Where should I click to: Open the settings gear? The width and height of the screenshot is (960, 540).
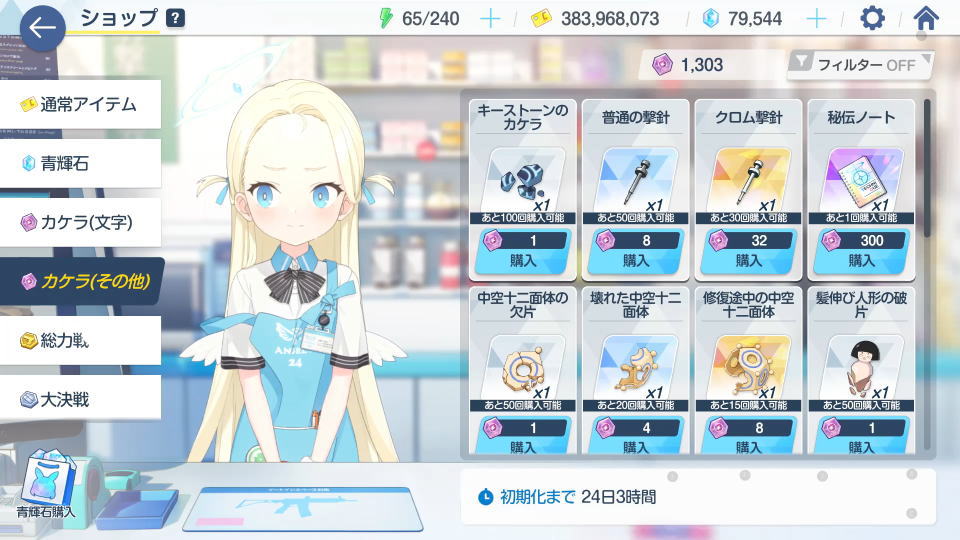click(873, 18)
